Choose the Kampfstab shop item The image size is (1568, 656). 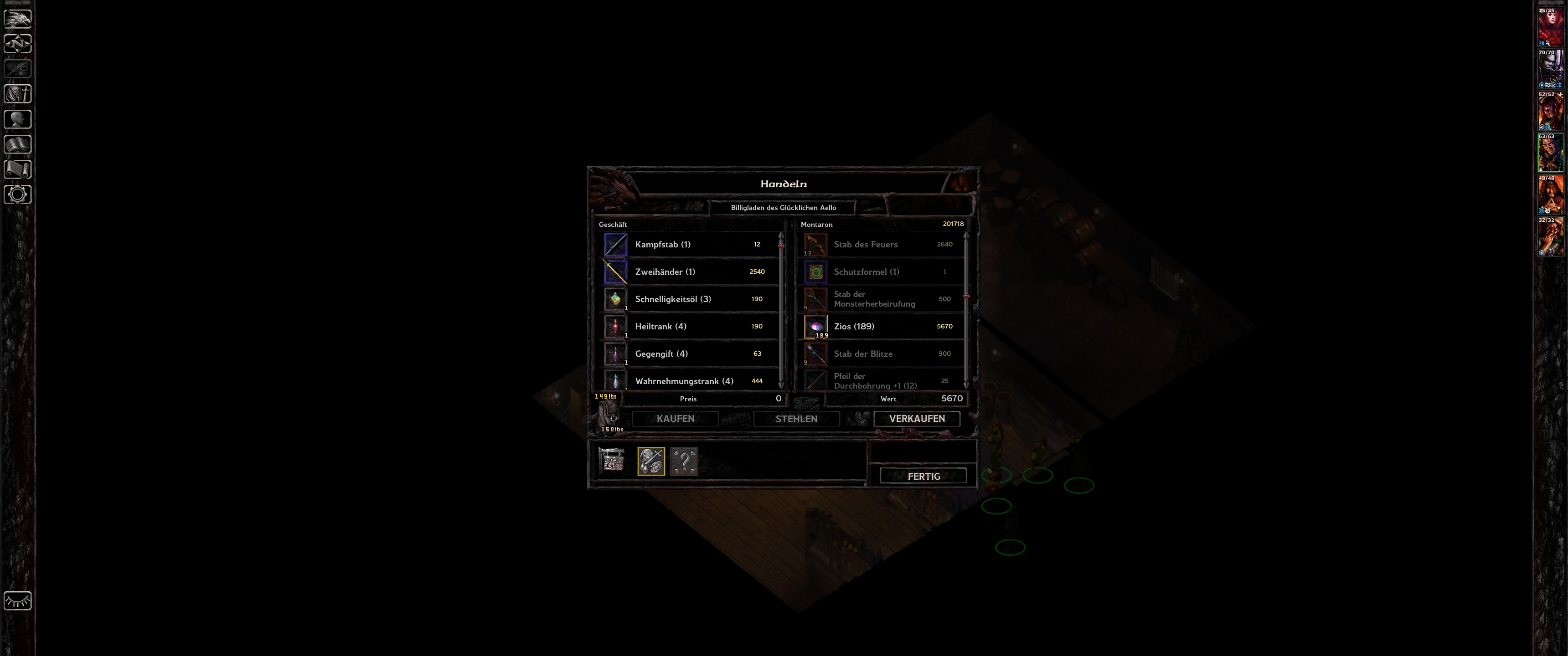point(688,245)
